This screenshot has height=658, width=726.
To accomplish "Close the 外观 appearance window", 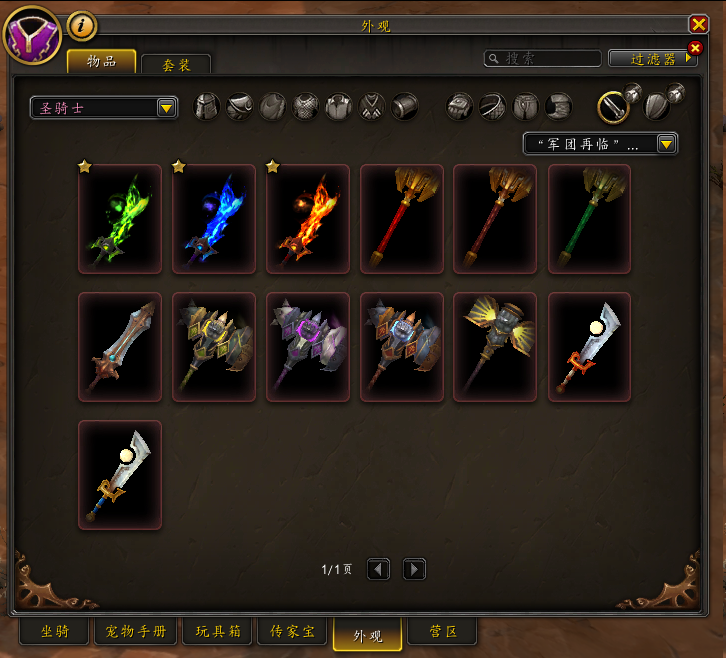I will tap(698, 25).
